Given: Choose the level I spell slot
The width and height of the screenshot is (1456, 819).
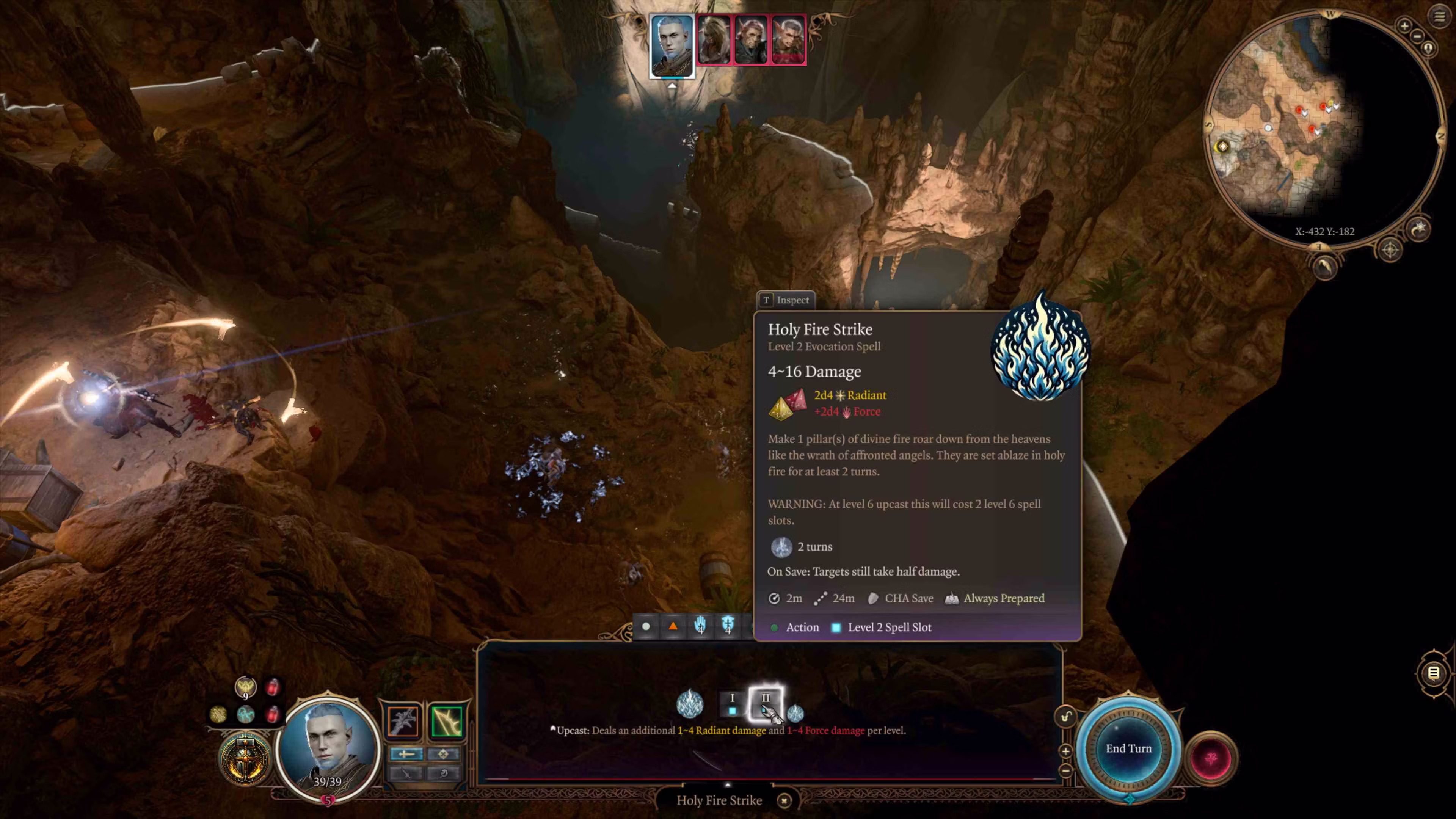Looking at the screenshot, I should [732, 704].
